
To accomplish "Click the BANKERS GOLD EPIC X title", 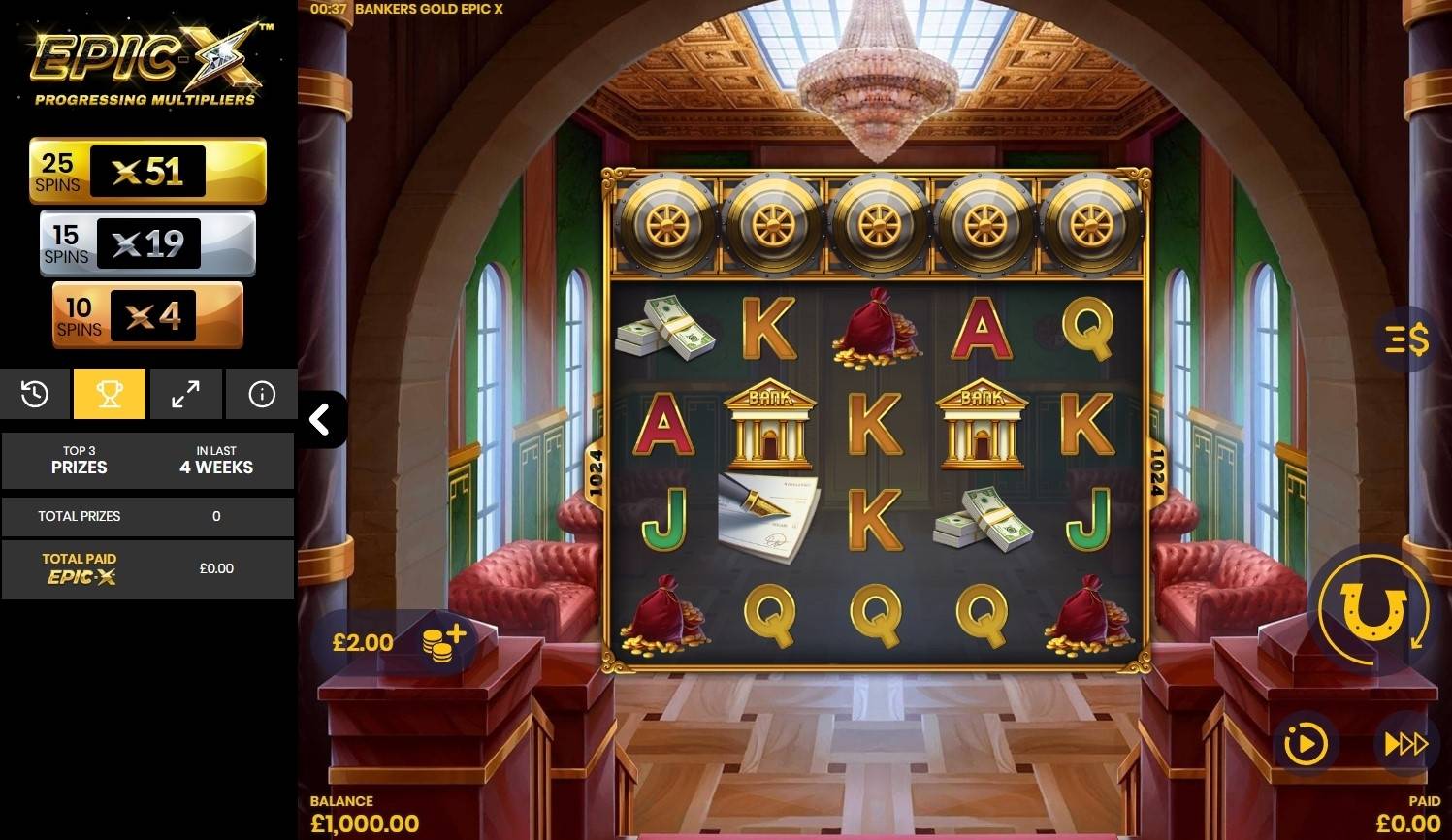I will (x=431, y=8).
